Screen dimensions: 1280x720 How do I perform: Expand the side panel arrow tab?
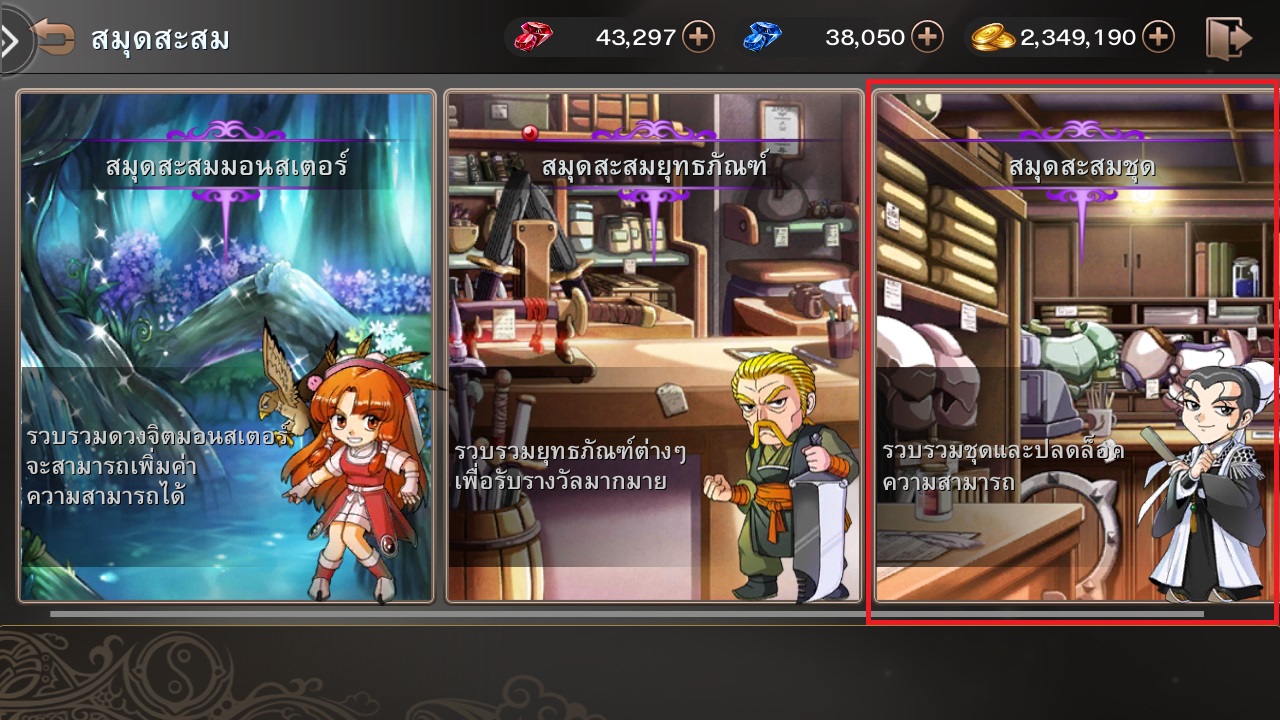(x=10, y=40)
